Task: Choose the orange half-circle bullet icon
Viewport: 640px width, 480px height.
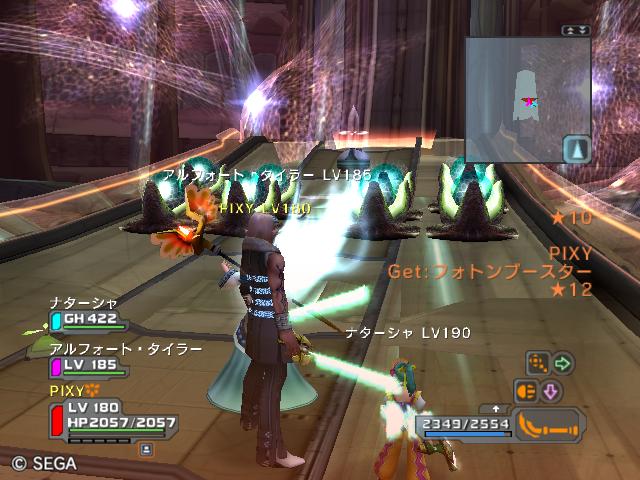Action: pos(526,390)
